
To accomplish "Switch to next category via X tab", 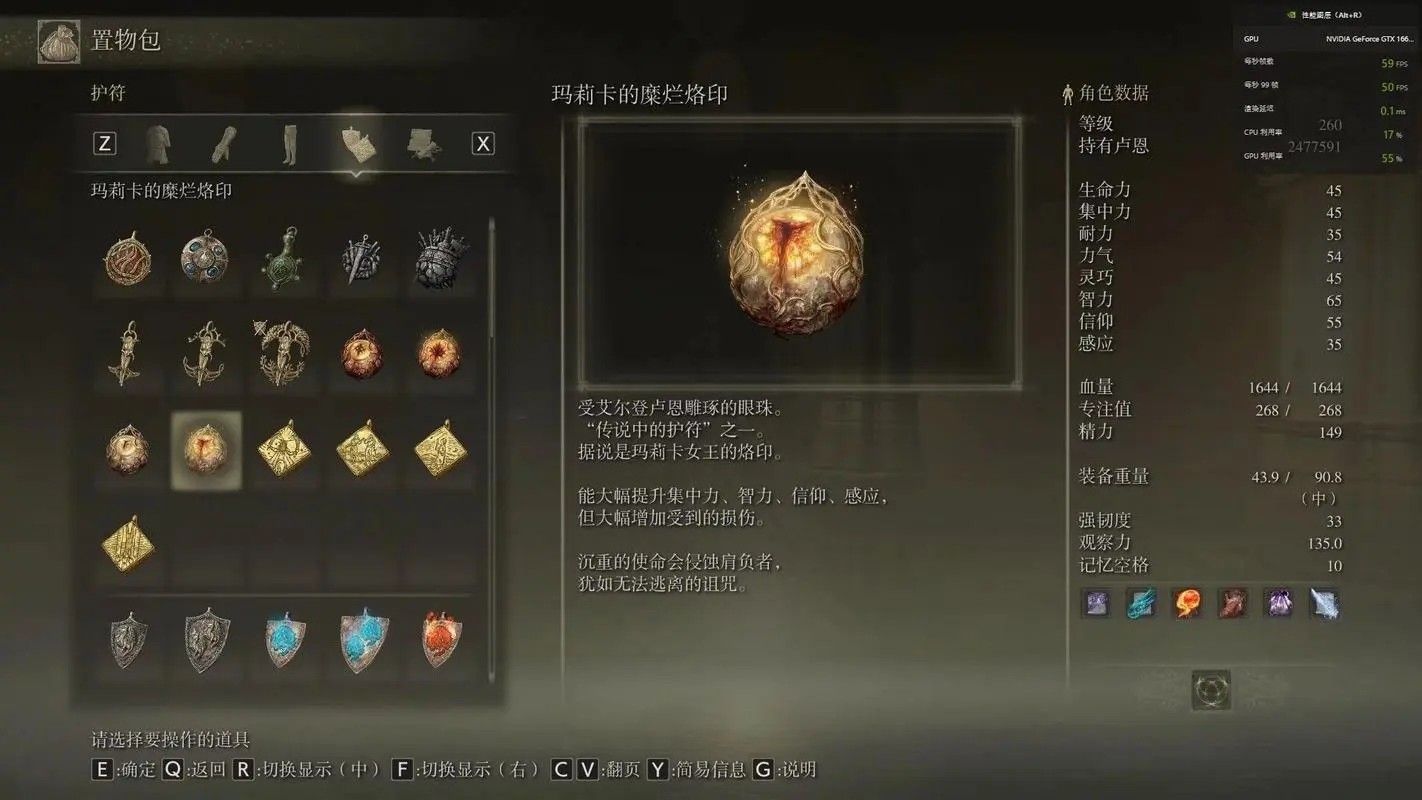I will [x=483, y=143].
